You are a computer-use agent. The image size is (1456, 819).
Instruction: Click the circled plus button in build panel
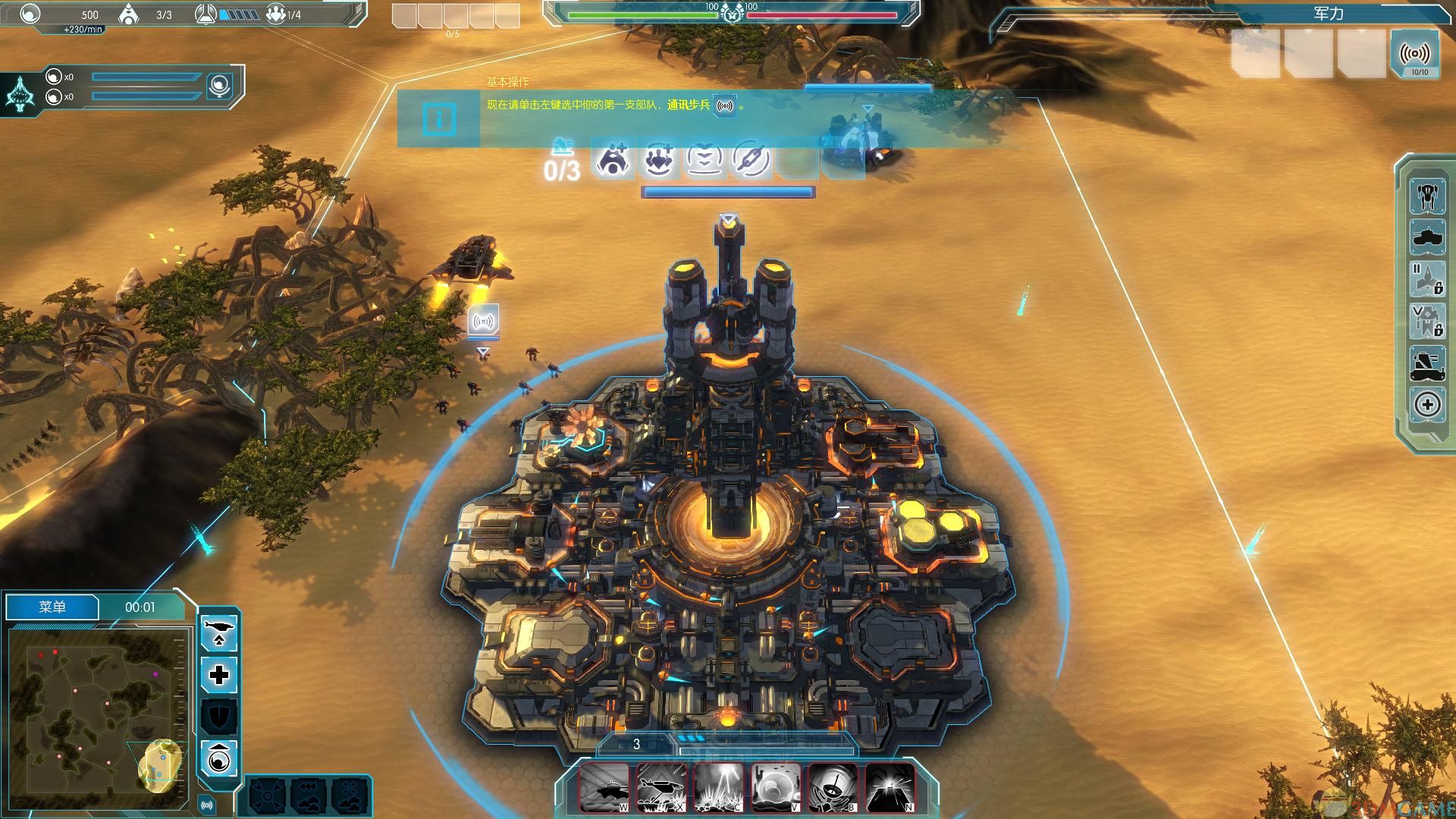[1426, 404]
